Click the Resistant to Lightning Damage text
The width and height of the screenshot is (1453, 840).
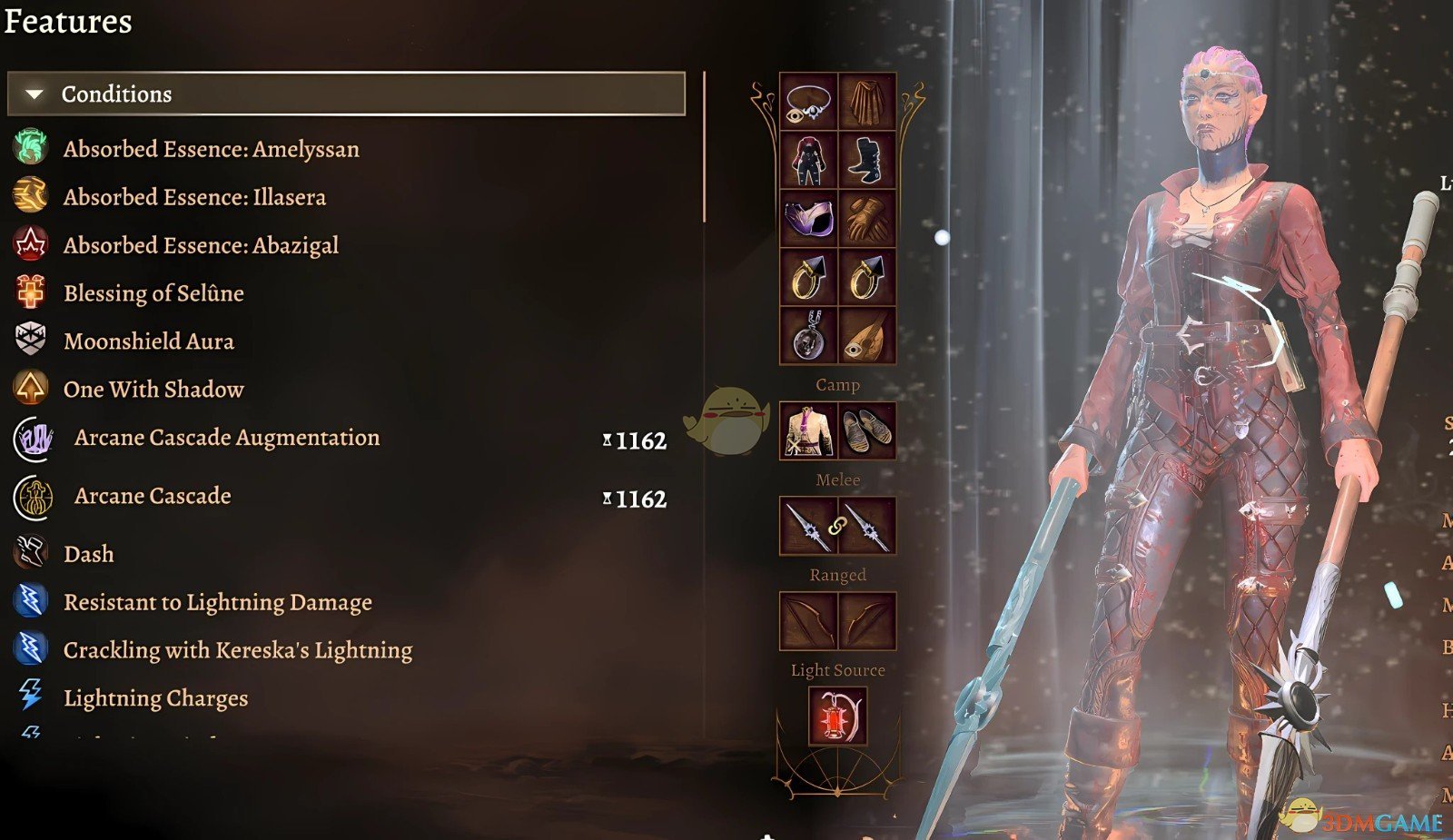[x=217, y=601]
